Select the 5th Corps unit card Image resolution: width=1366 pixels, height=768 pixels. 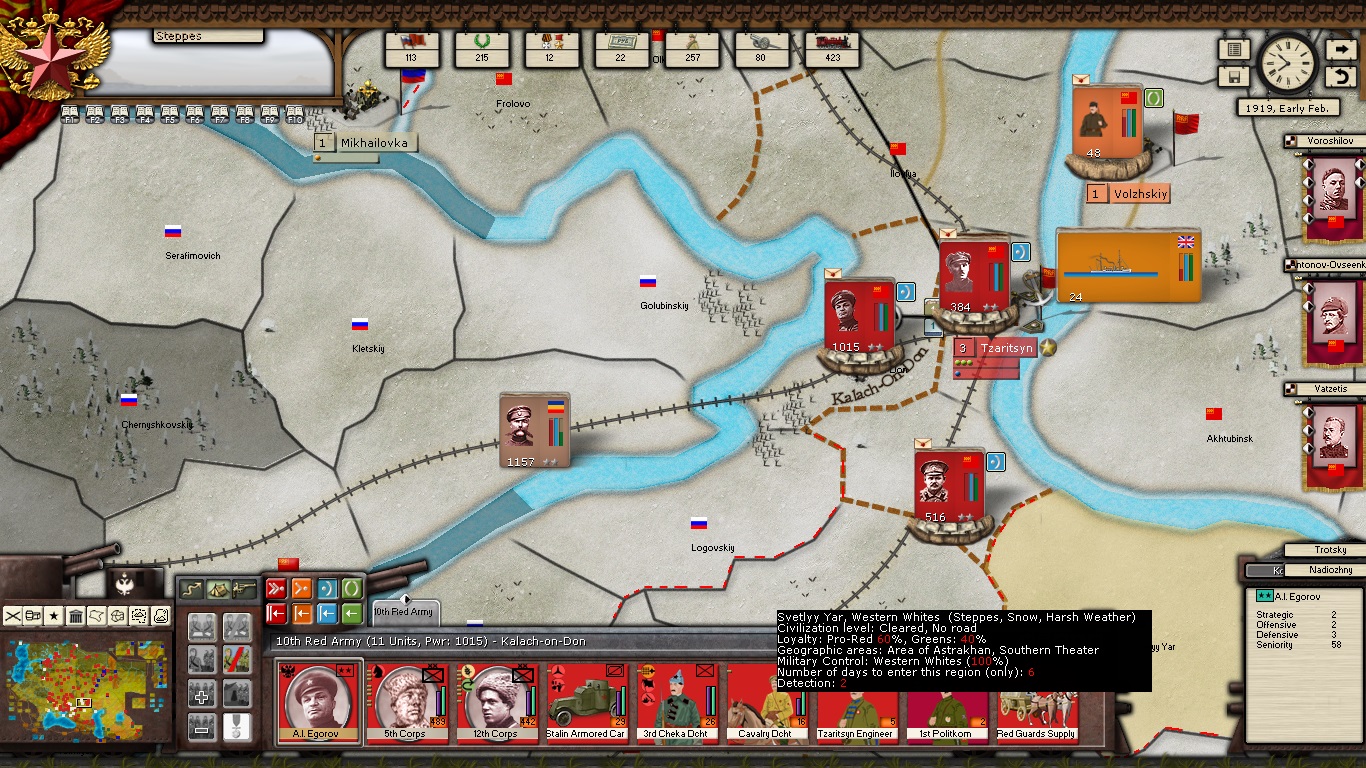tap(405, 702)
